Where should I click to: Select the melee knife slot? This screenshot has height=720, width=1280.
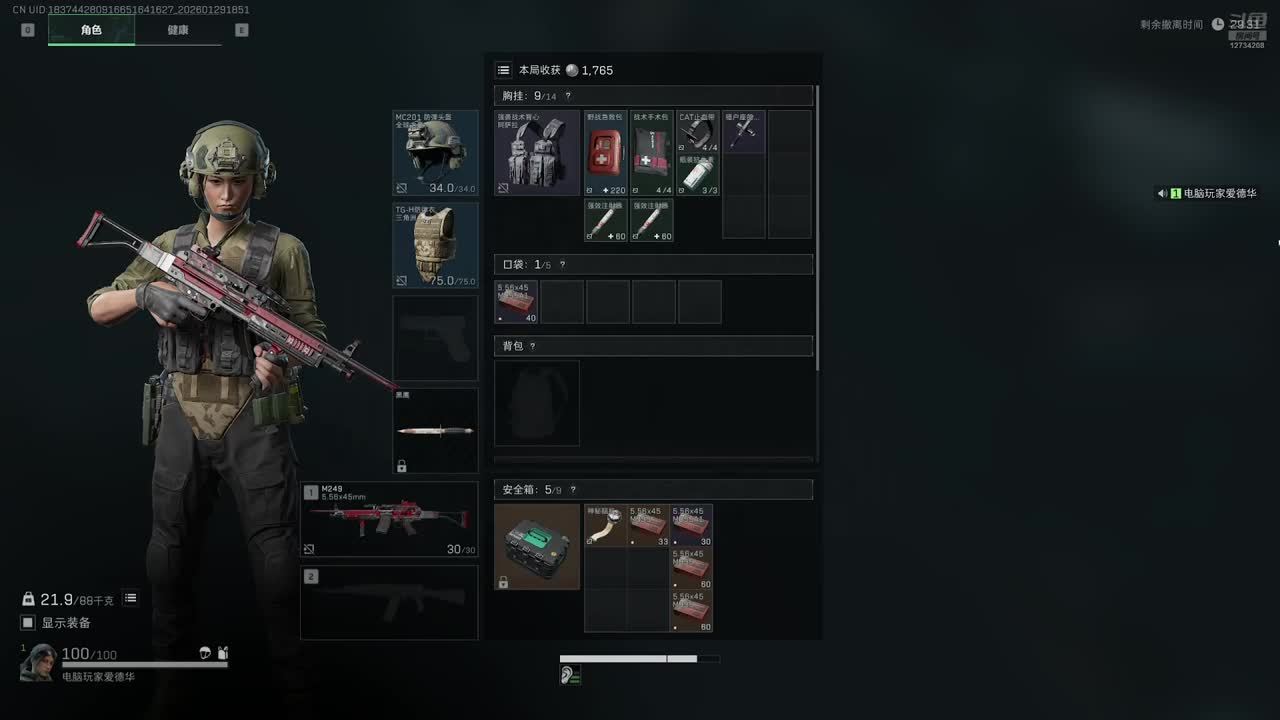435,430
